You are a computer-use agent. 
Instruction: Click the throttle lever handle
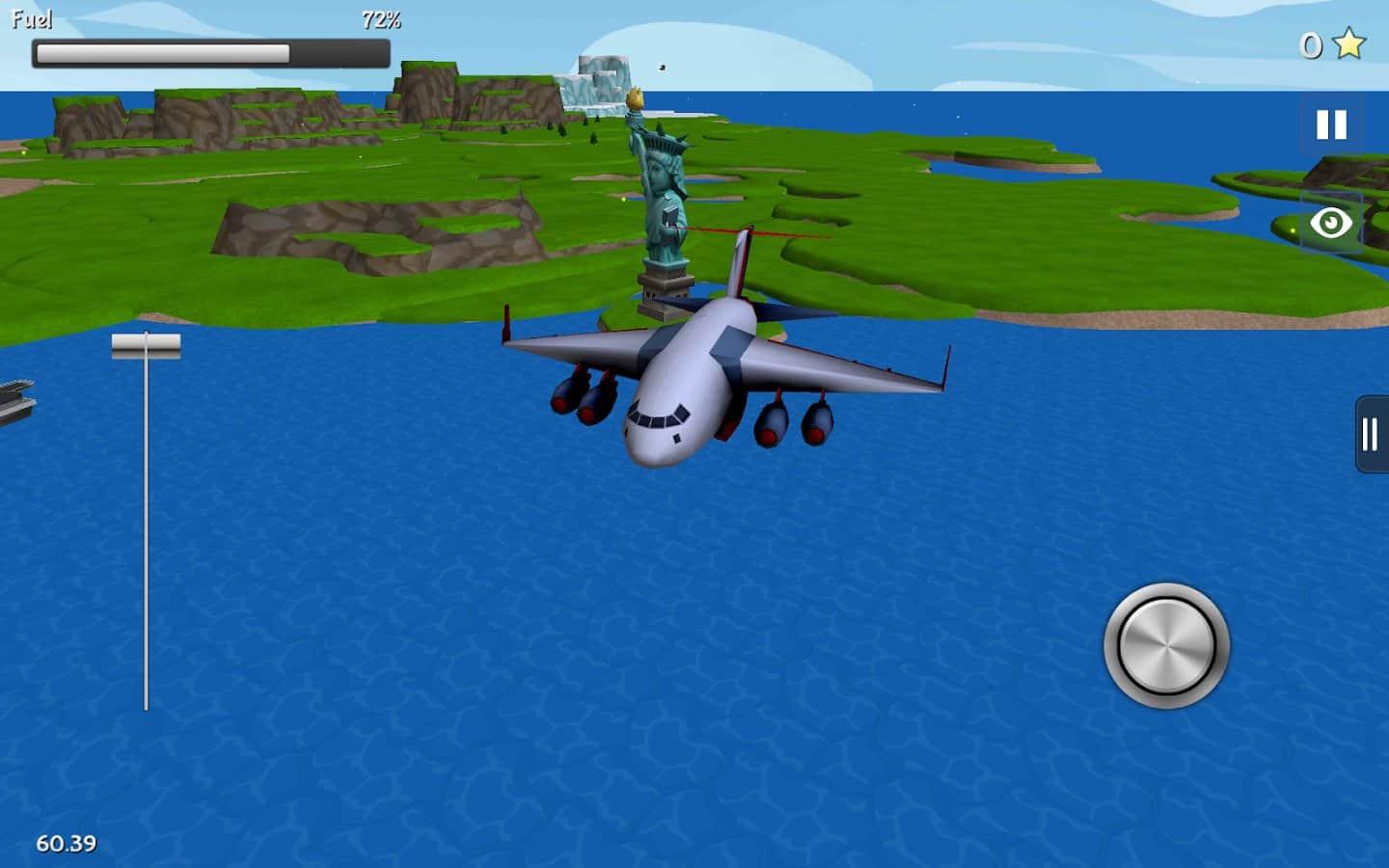click(x=147, y=343)
